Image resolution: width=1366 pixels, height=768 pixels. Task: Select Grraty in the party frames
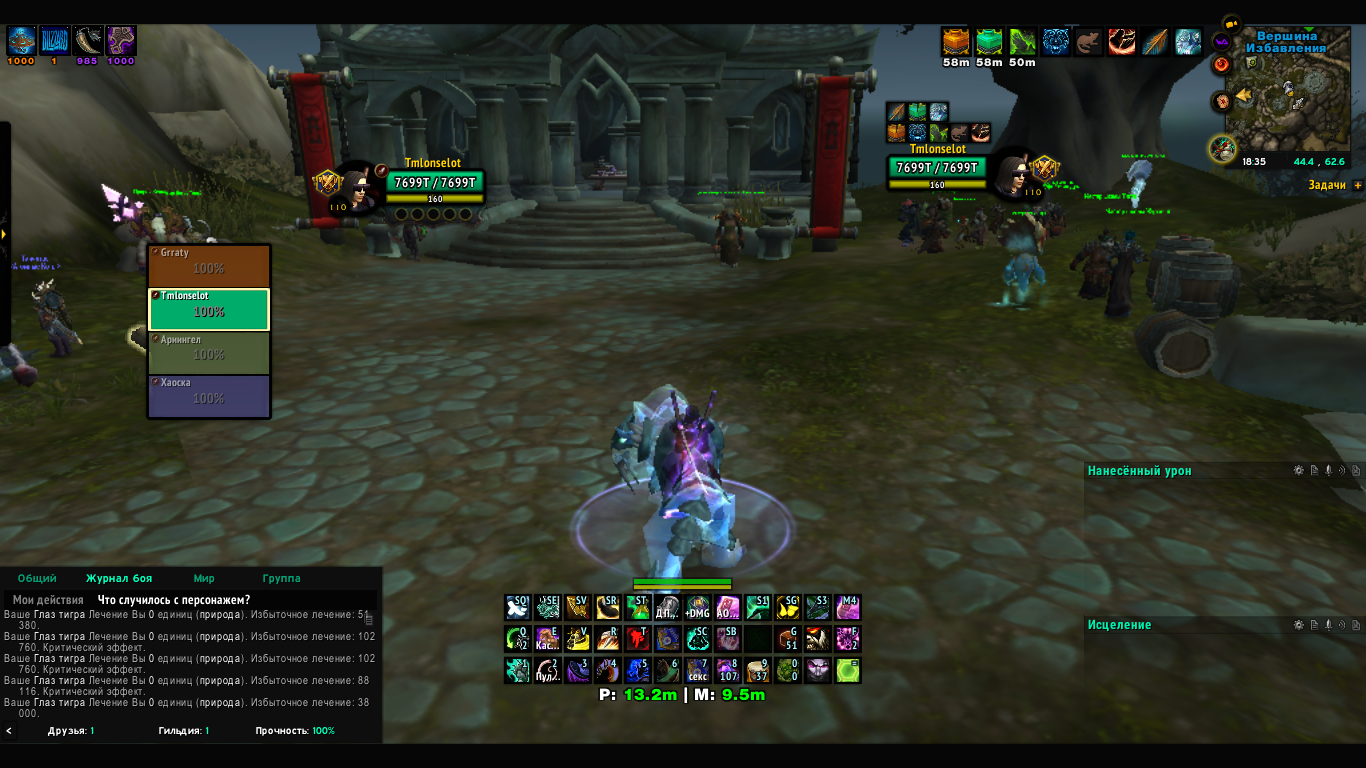point(209,266)
